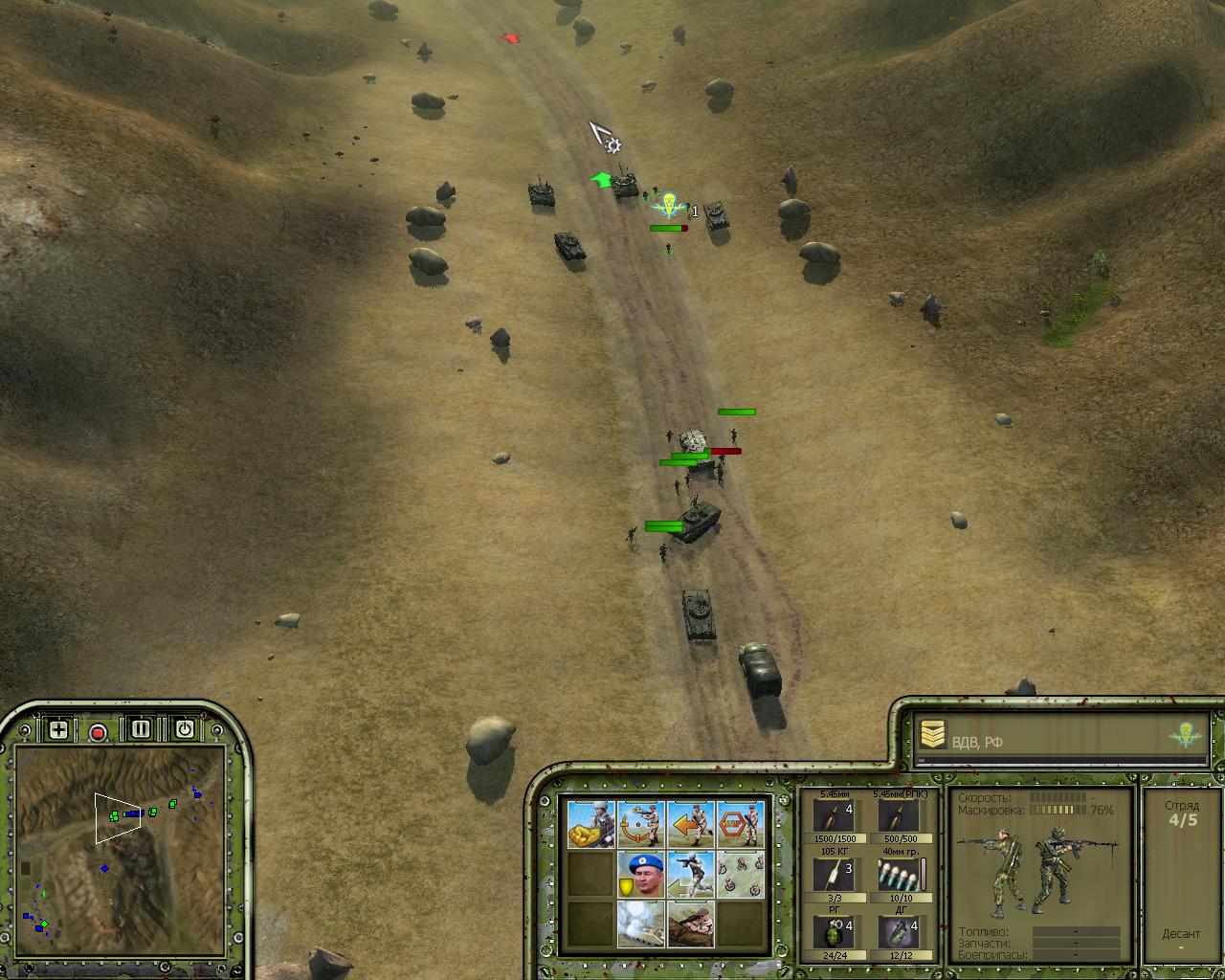Choose the squad formation icon
This screenshot has height=980, width=1225.
click(741, 875)
